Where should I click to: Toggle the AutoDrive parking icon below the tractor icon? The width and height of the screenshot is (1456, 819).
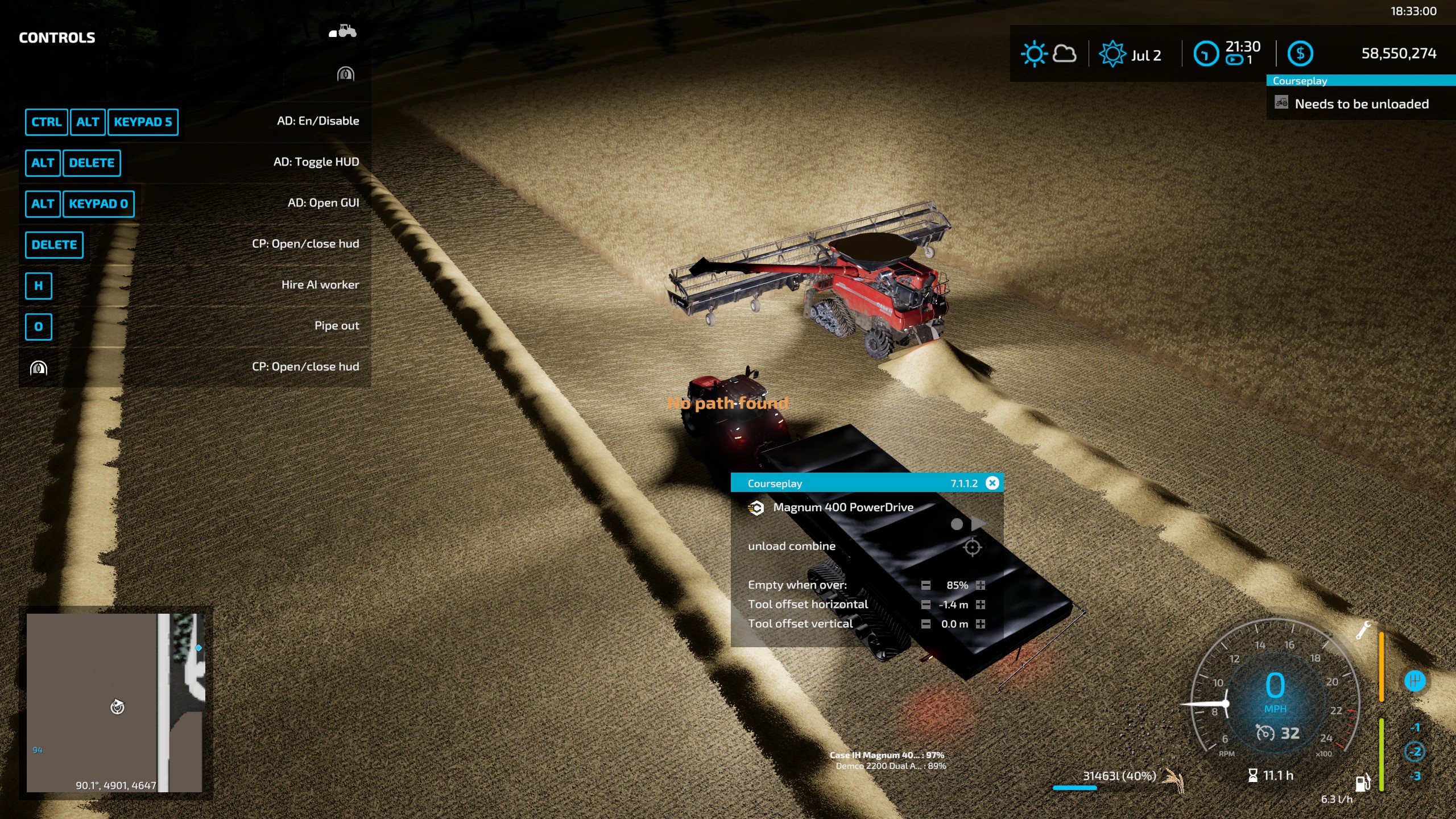coord(345,75)
